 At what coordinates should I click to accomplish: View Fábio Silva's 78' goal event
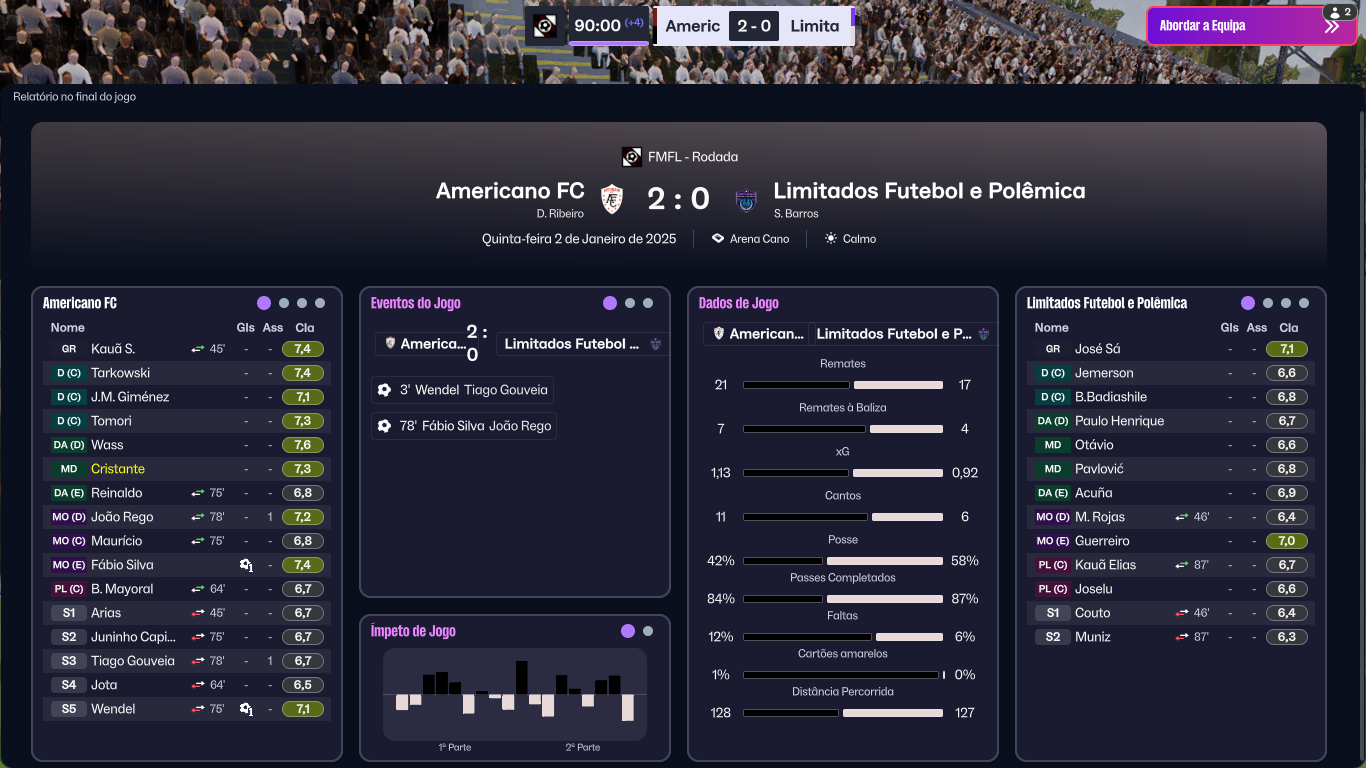pos(464,426)
